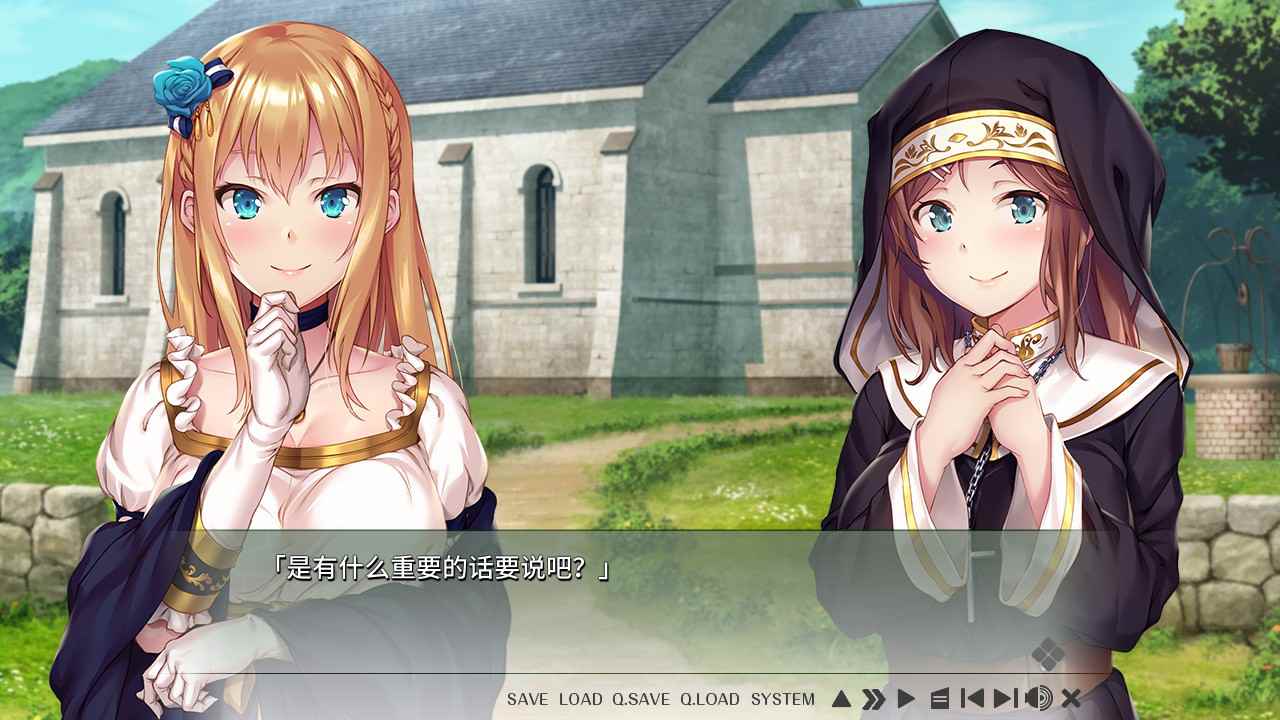Click the speaker voice replay icon
1280x720 pixels.
(1039, 699)
